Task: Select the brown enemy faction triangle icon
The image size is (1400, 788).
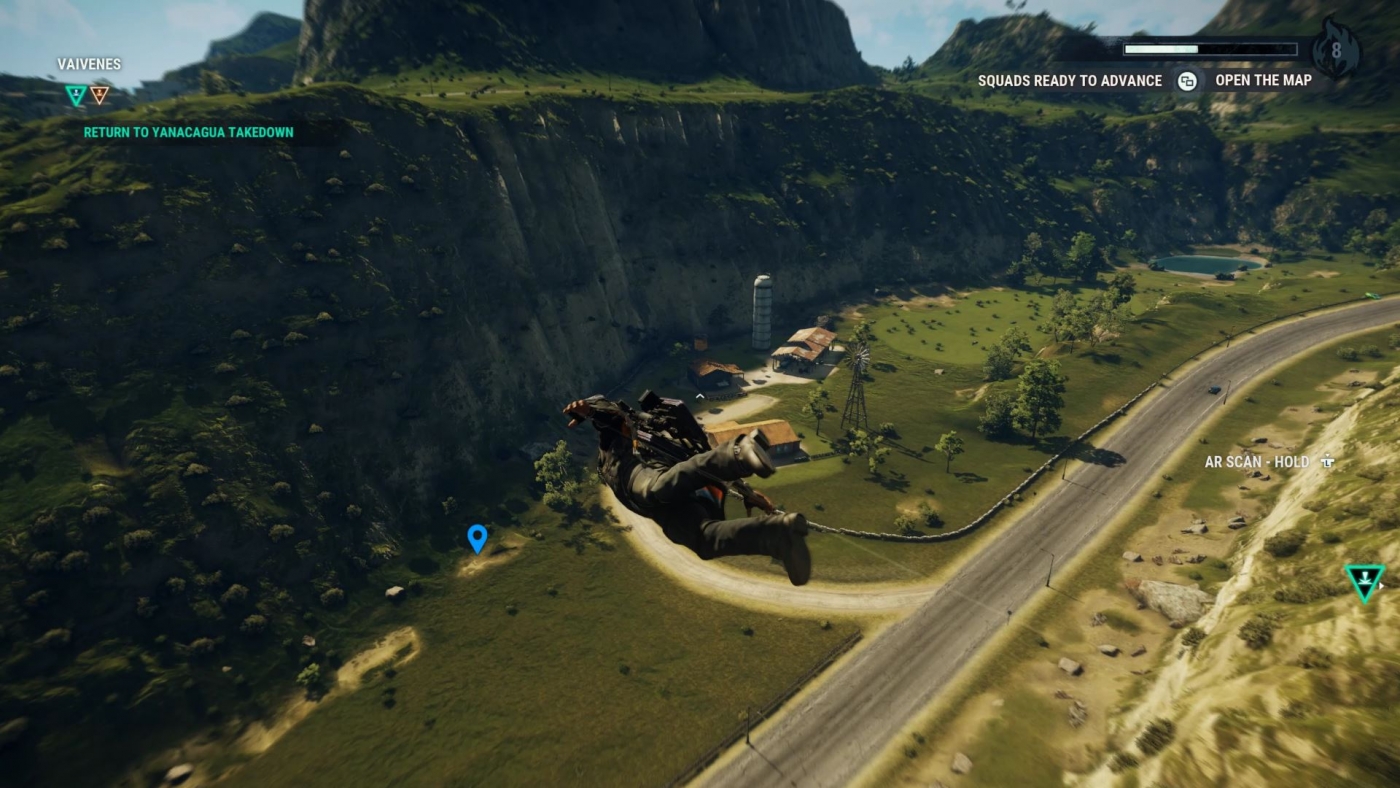Action: [x=99, y=95]
